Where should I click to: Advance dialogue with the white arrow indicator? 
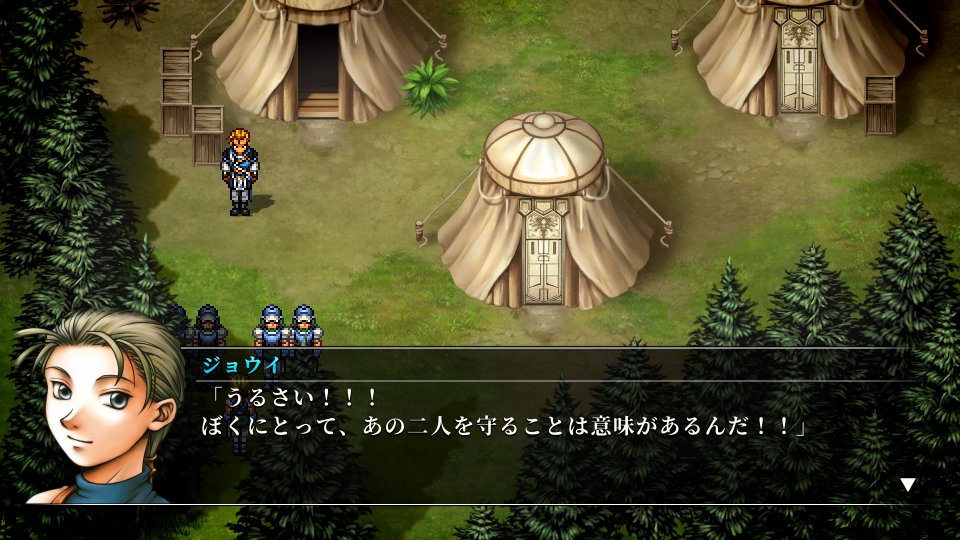click(908, 484)
